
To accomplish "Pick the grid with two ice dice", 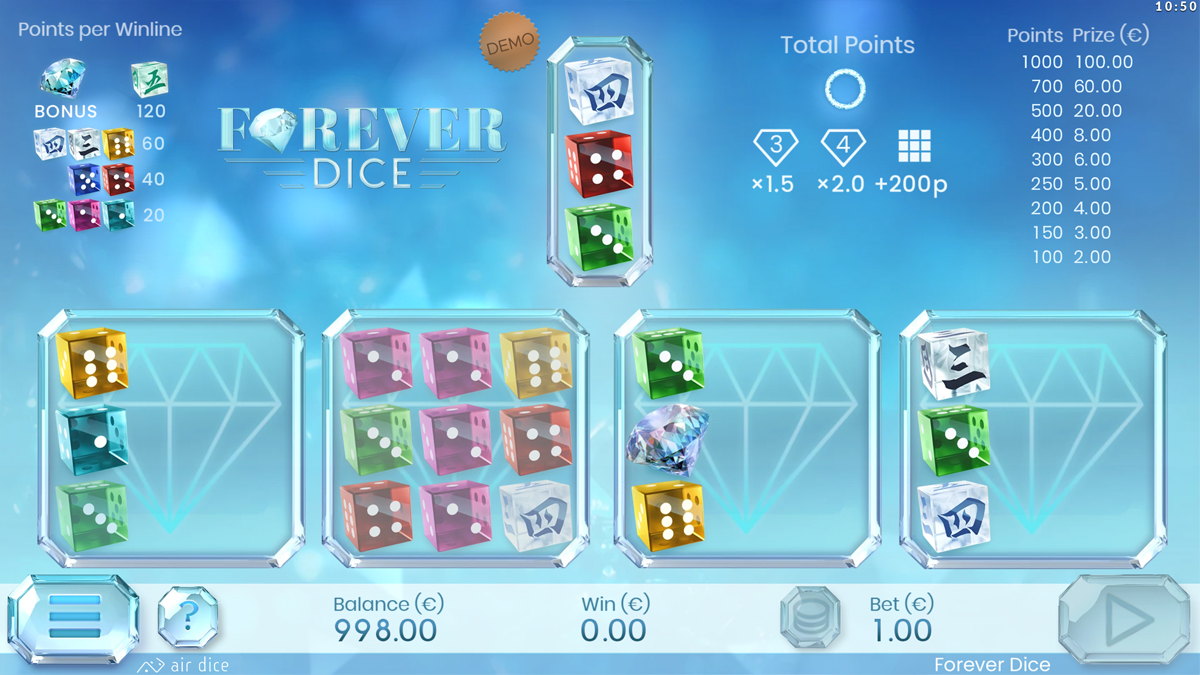I will 1033,438.
